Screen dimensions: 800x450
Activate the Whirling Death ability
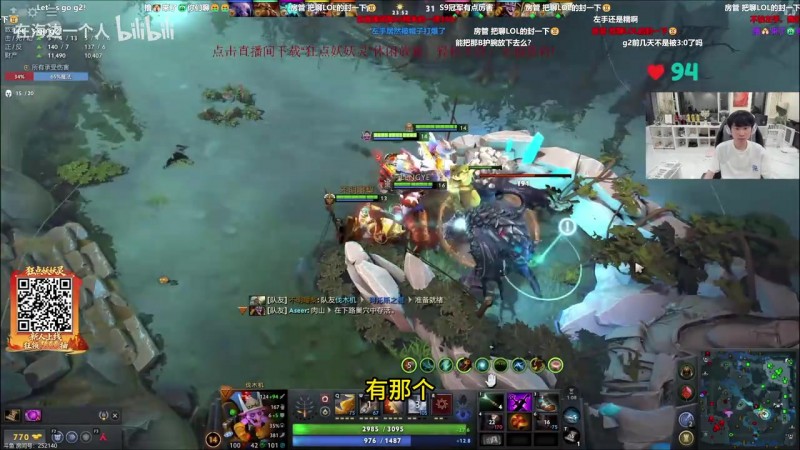344,405
